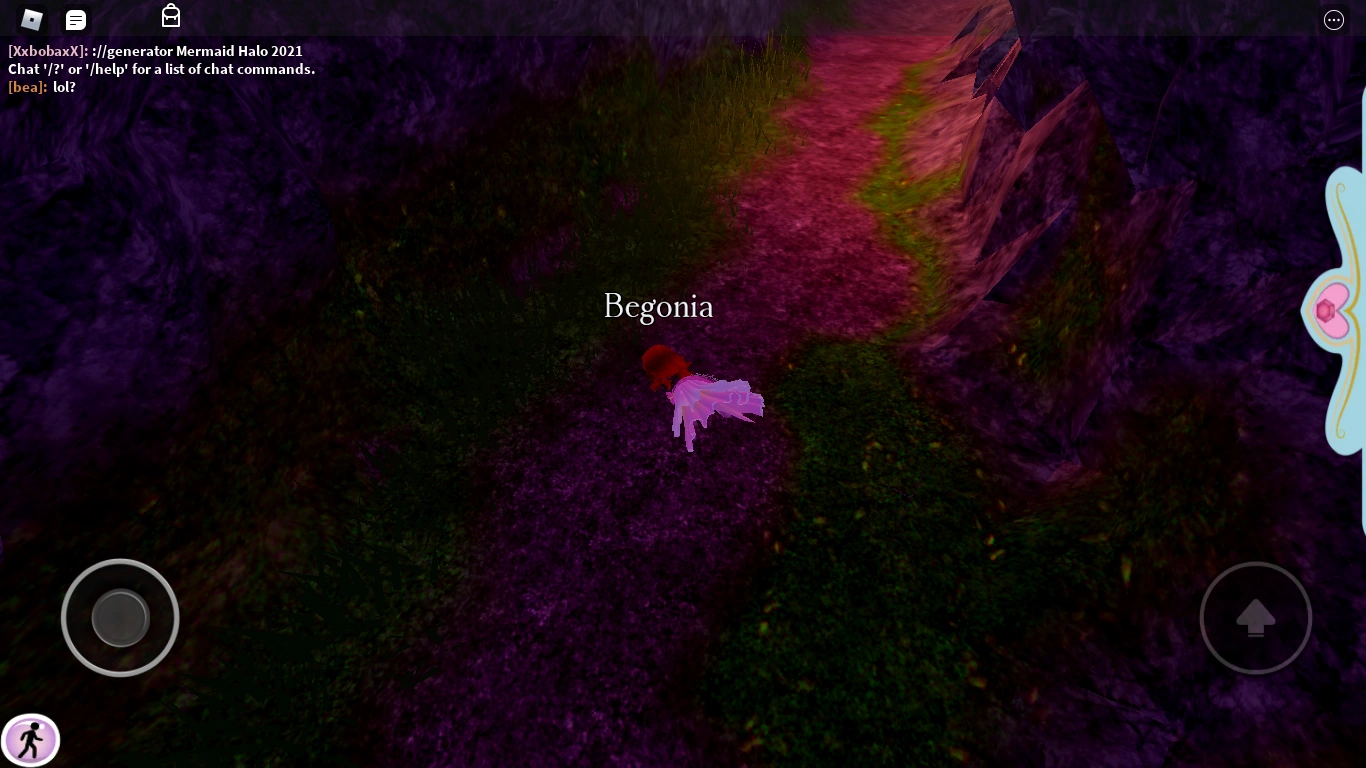Open the Roblox escape menu
This screenshot has height=768, width=1366.
(31, 19)
